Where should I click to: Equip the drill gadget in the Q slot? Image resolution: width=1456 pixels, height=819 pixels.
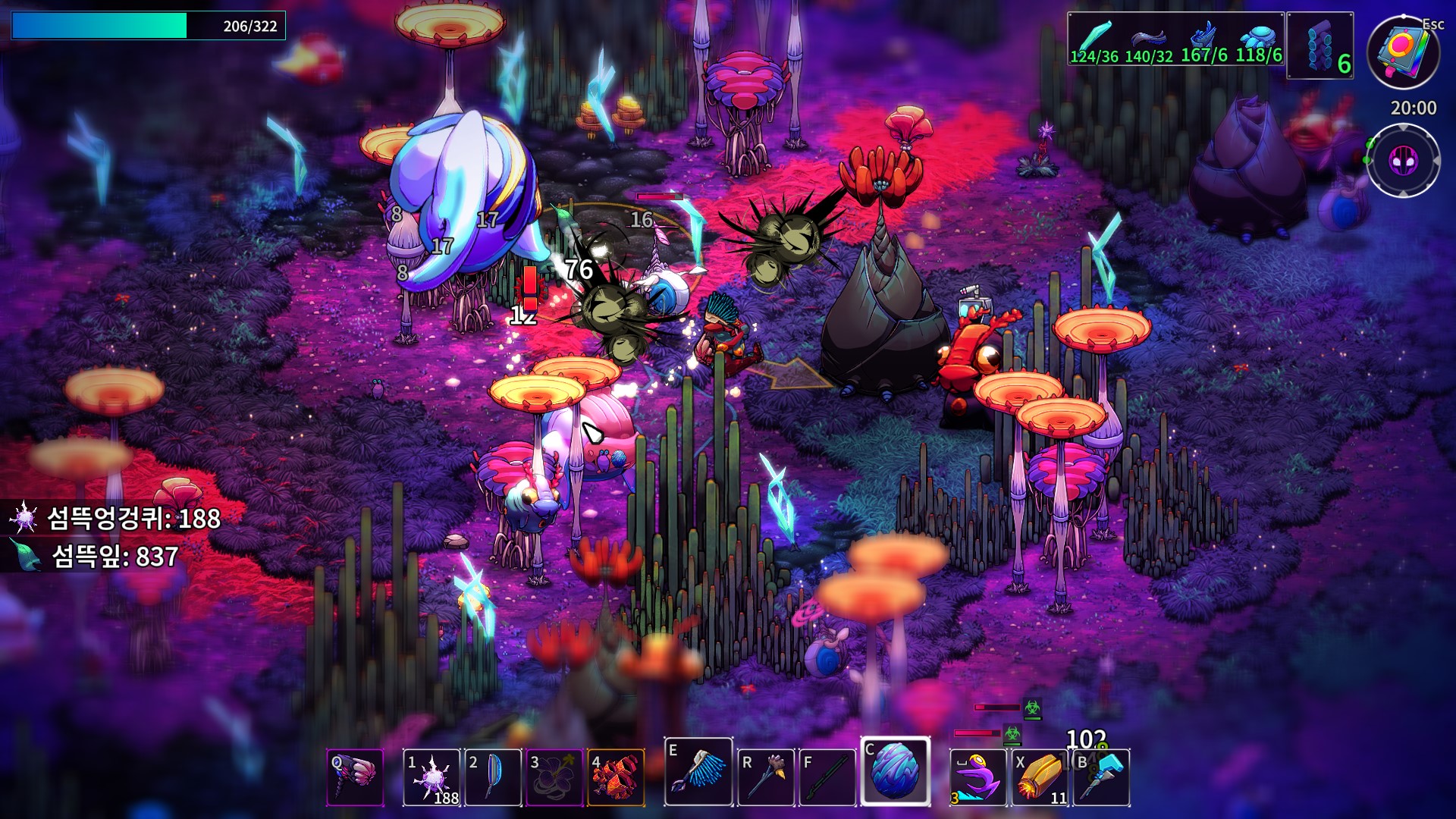coord(355,777)
